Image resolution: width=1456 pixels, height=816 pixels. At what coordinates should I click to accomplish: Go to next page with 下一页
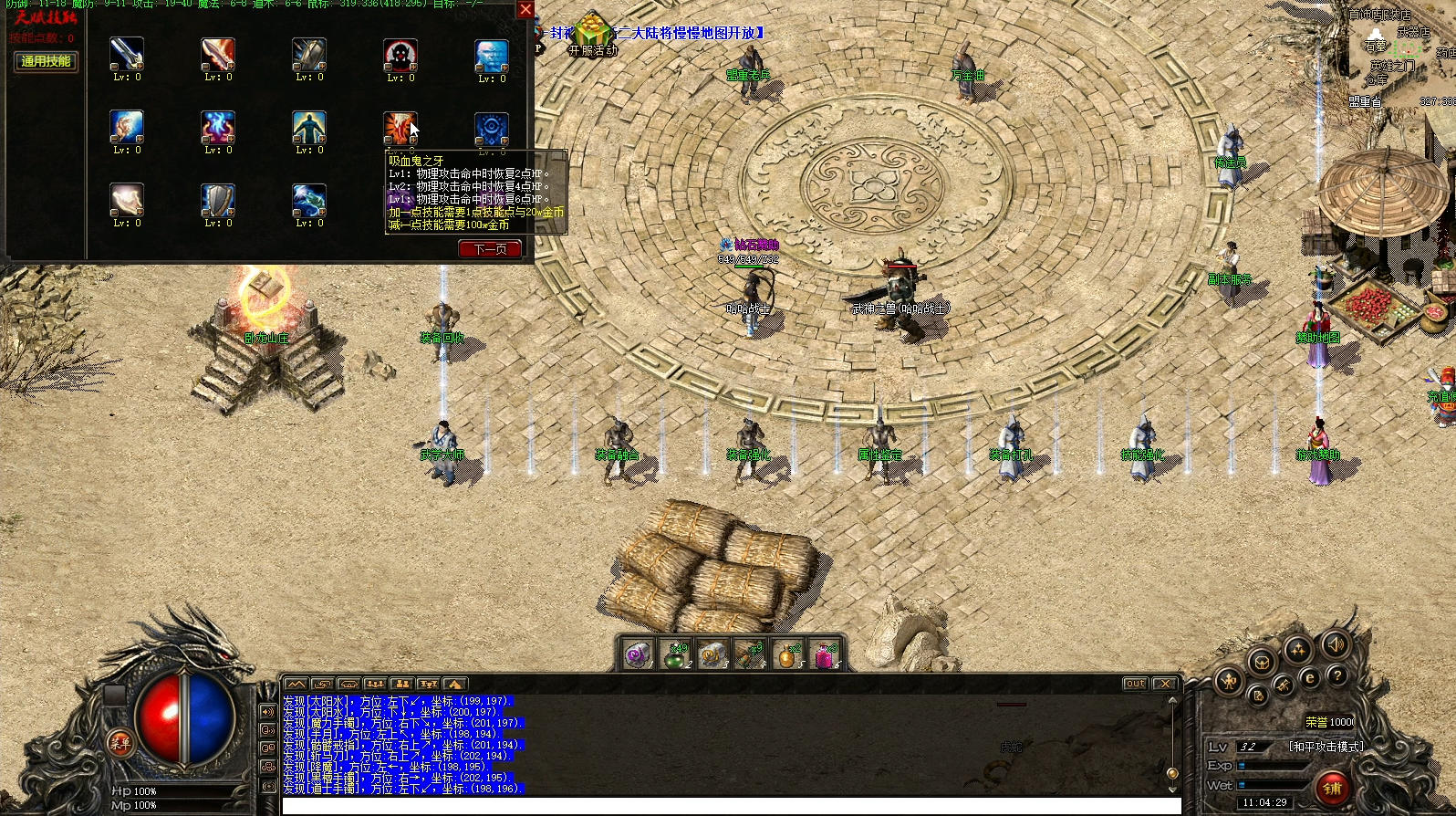click(x=490, y=249)
